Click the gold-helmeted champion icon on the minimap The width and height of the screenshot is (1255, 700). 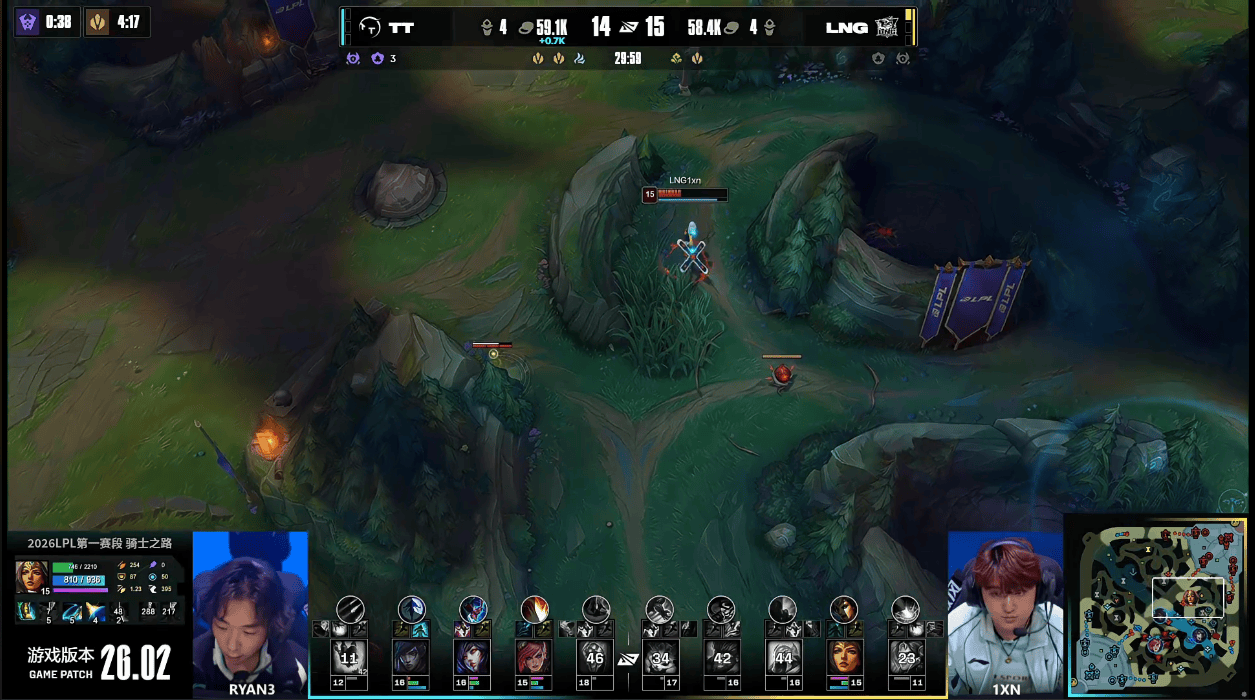coord(1190,598)
